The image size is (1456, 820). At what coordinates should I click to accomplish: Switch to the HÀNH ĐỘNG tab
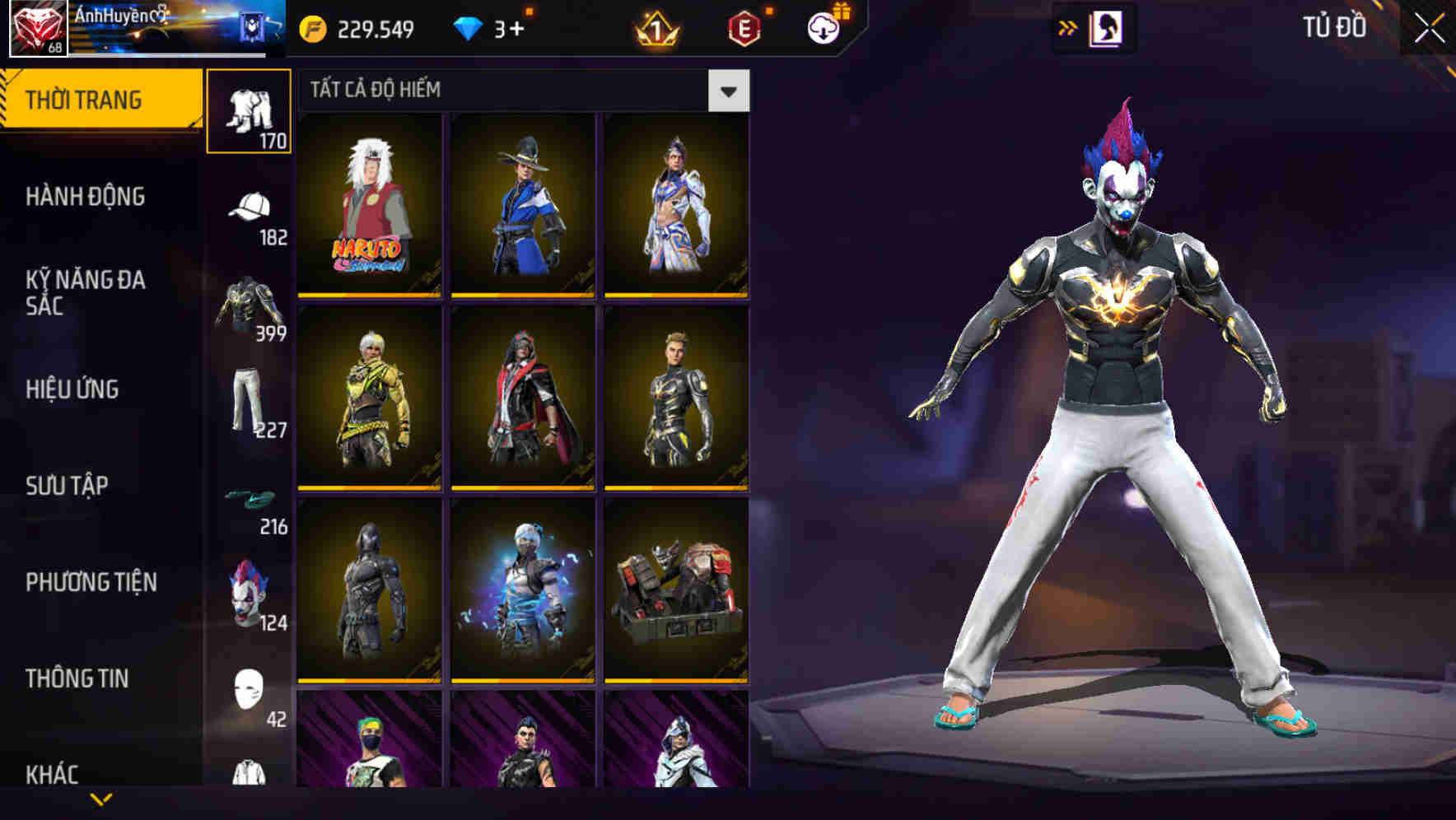coord(85,197)
